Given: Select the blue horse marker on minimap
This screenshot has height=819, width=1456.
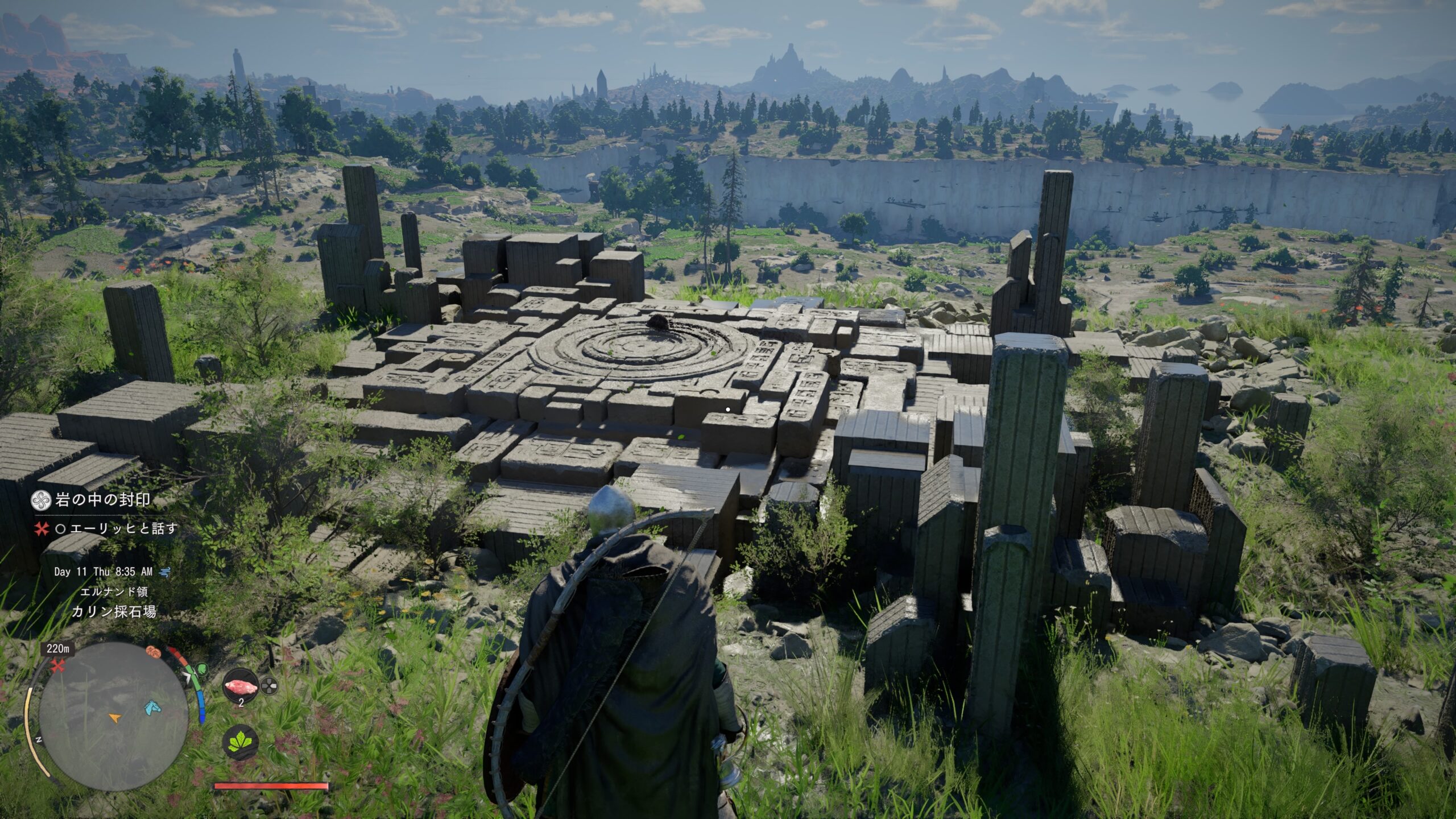Looking at the screenshot, I should (x=151, y=707).
